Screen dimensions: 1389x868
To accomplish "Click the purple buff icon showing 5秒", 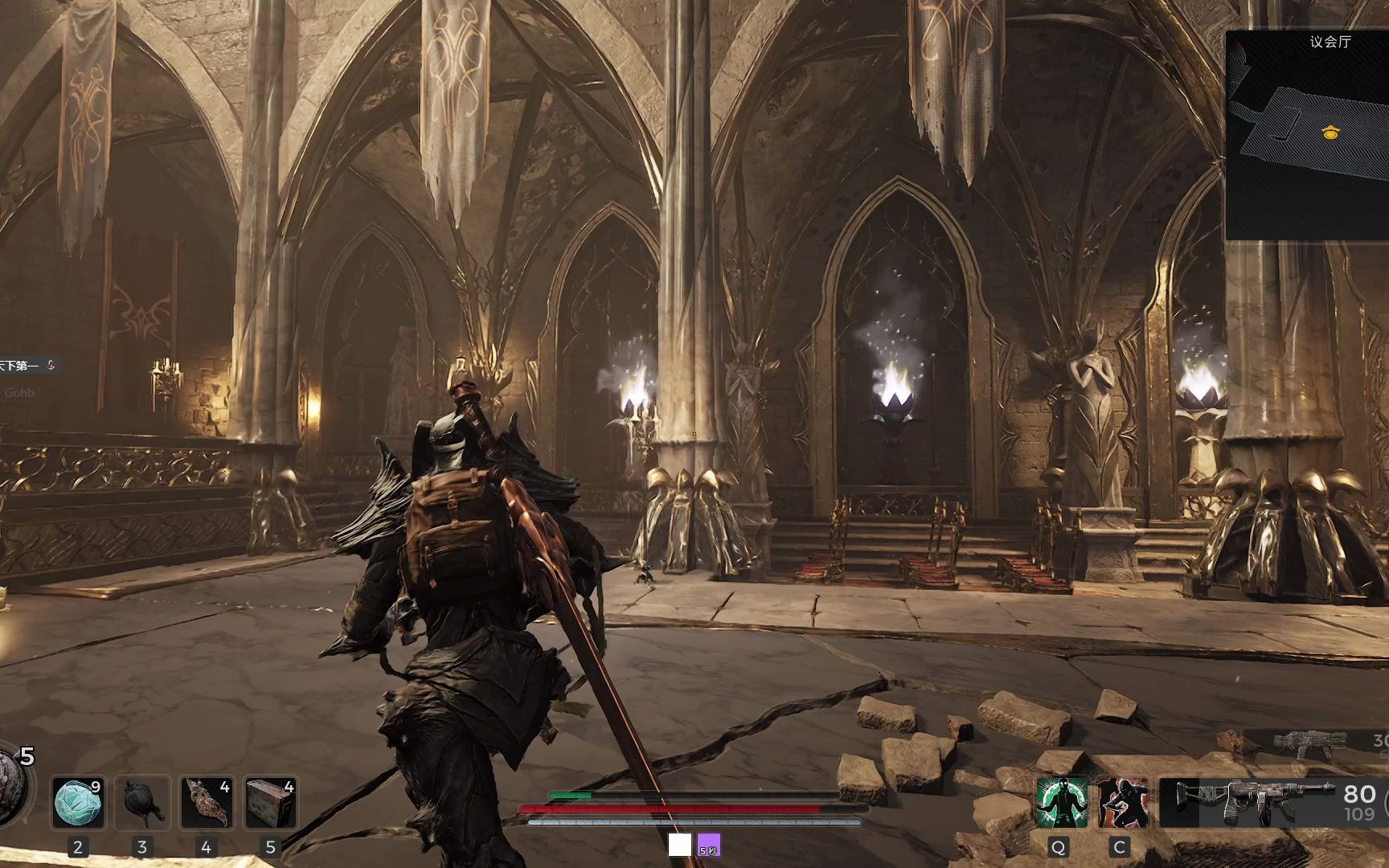I will [708, 845].
